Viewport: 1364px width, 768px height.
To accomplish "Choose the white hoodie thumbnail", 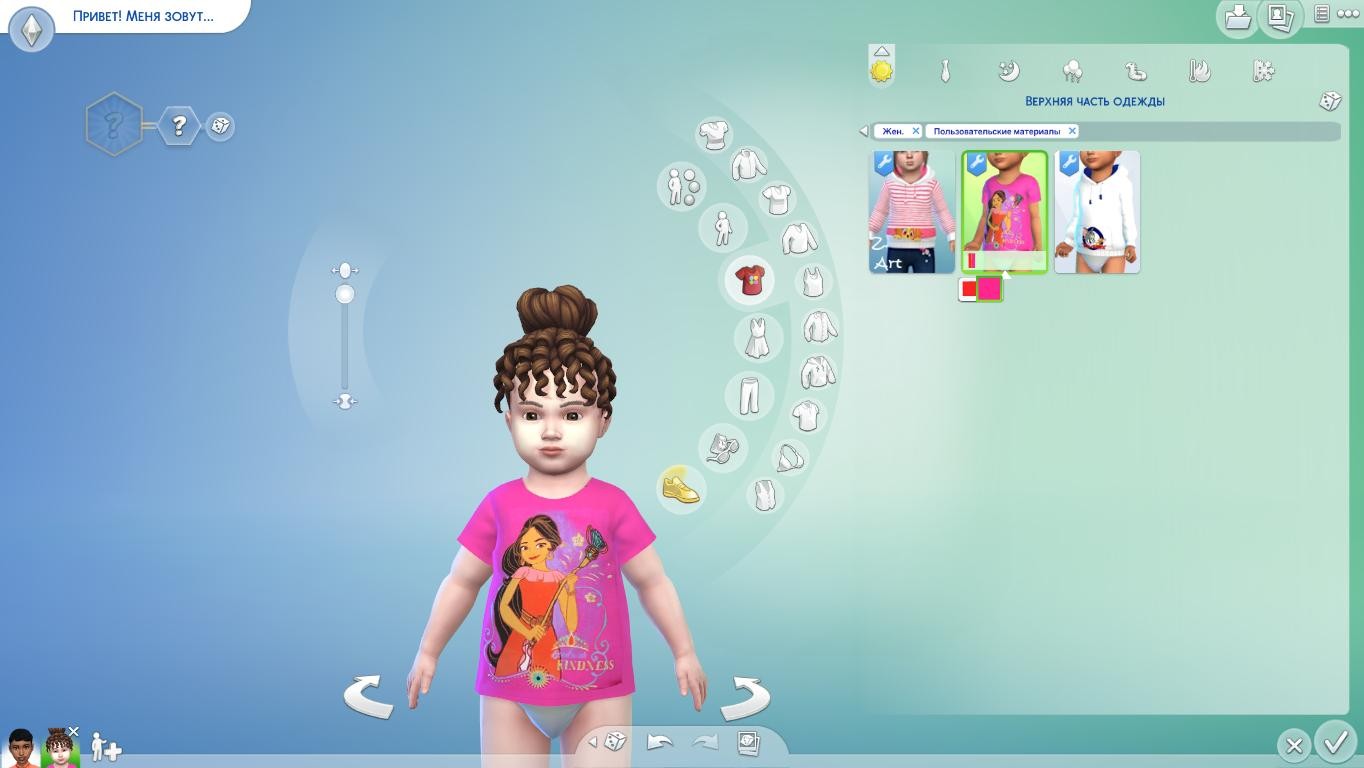I will coord(1097,212).
